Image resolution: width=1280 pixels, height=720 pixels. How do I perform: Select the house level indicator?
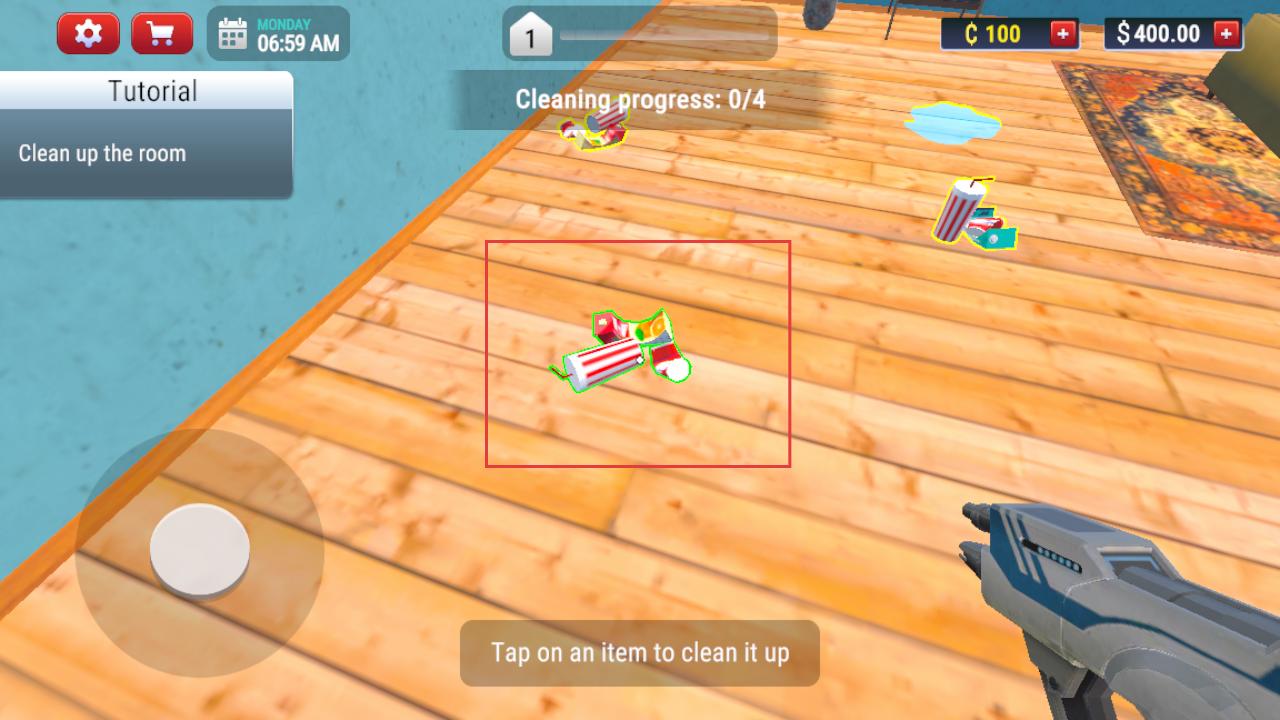coord(531,38)
